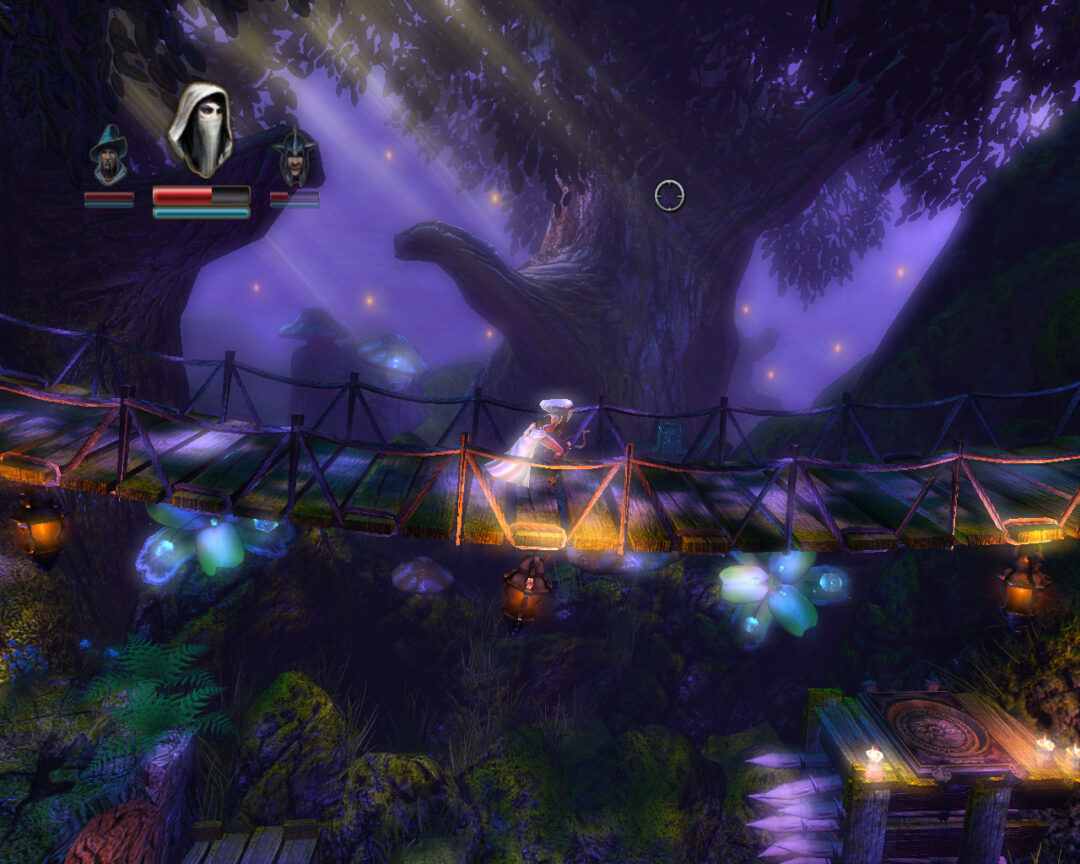Select the wizard character portrait
1080x864 pixels.
[109, 156]
